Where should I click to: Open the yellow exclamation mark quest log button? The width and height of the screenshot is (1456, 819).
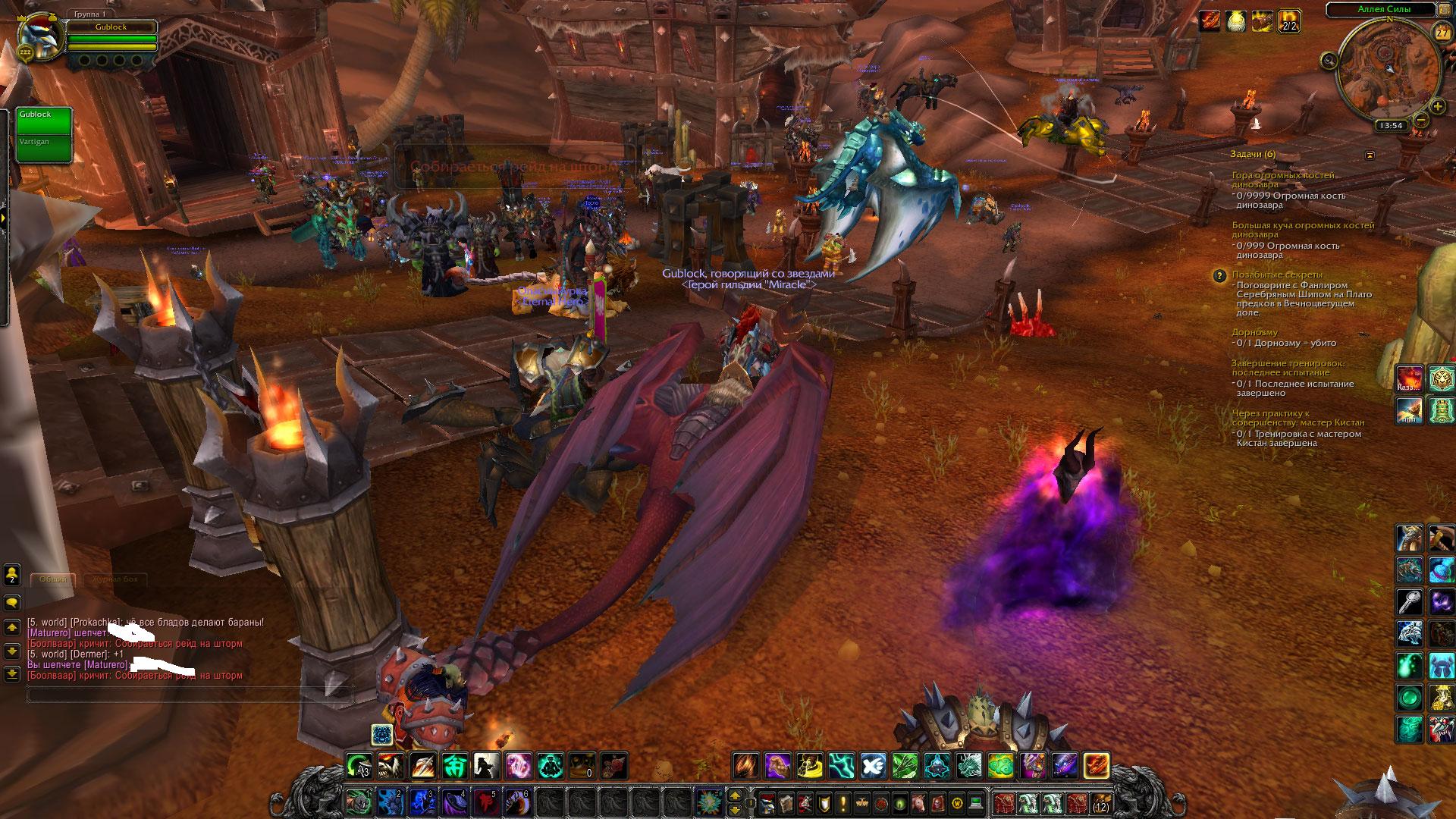point(842,802)
